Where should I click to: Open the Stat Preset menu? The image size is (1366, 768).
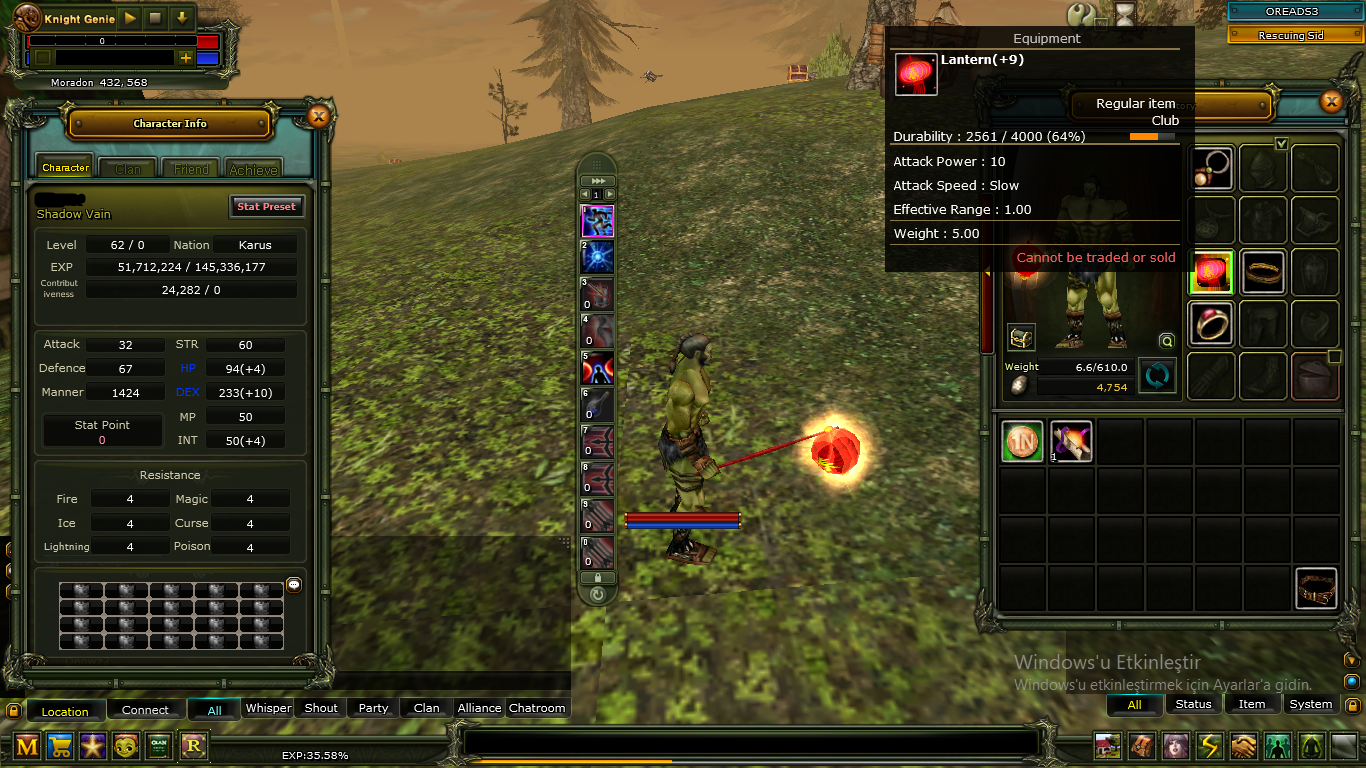pyautogui.click(x=266, y=207)
